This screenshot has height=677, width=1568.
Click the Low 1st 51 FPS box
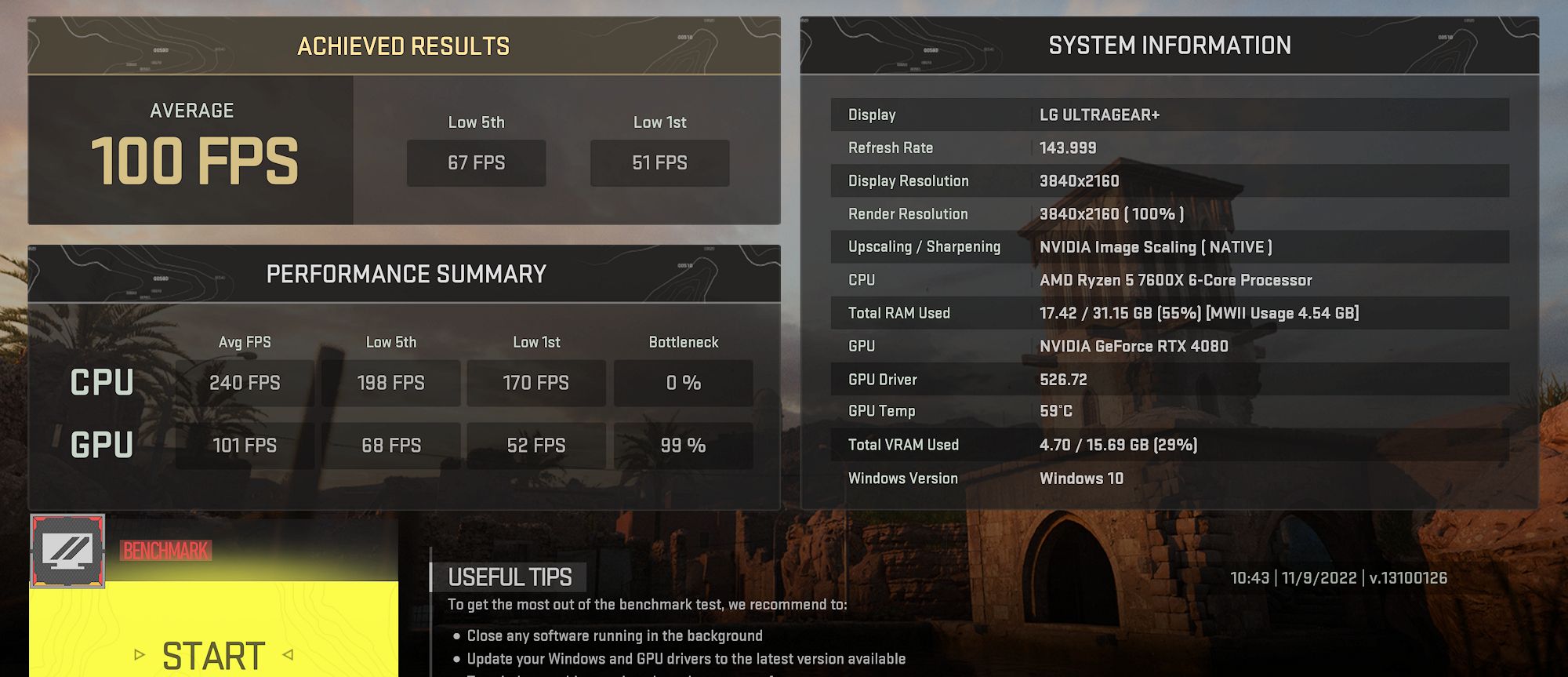click(x=659, y=163)
